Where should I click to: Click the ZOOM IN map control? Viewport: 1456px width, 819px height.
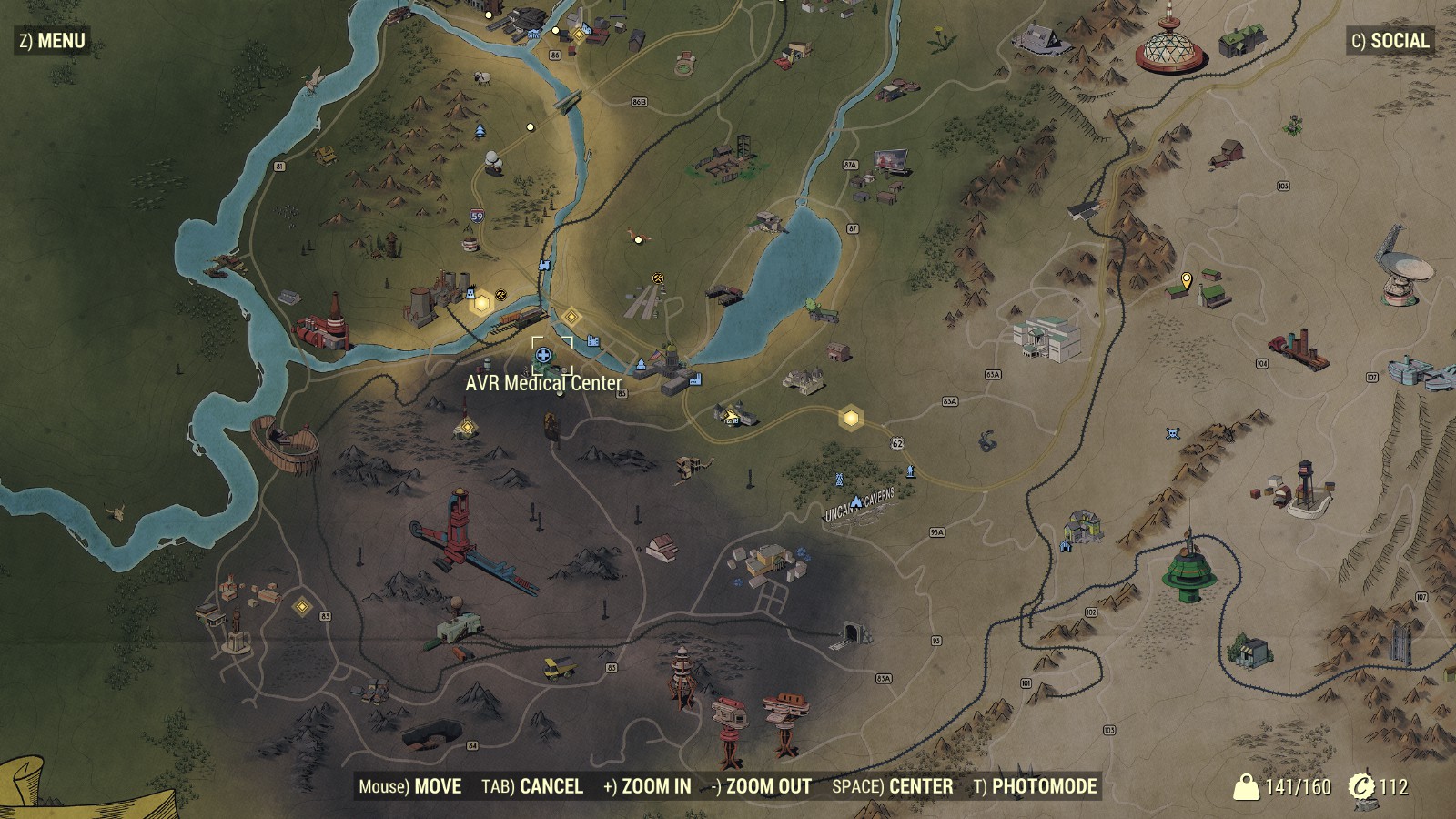click(x=647, y=786)
